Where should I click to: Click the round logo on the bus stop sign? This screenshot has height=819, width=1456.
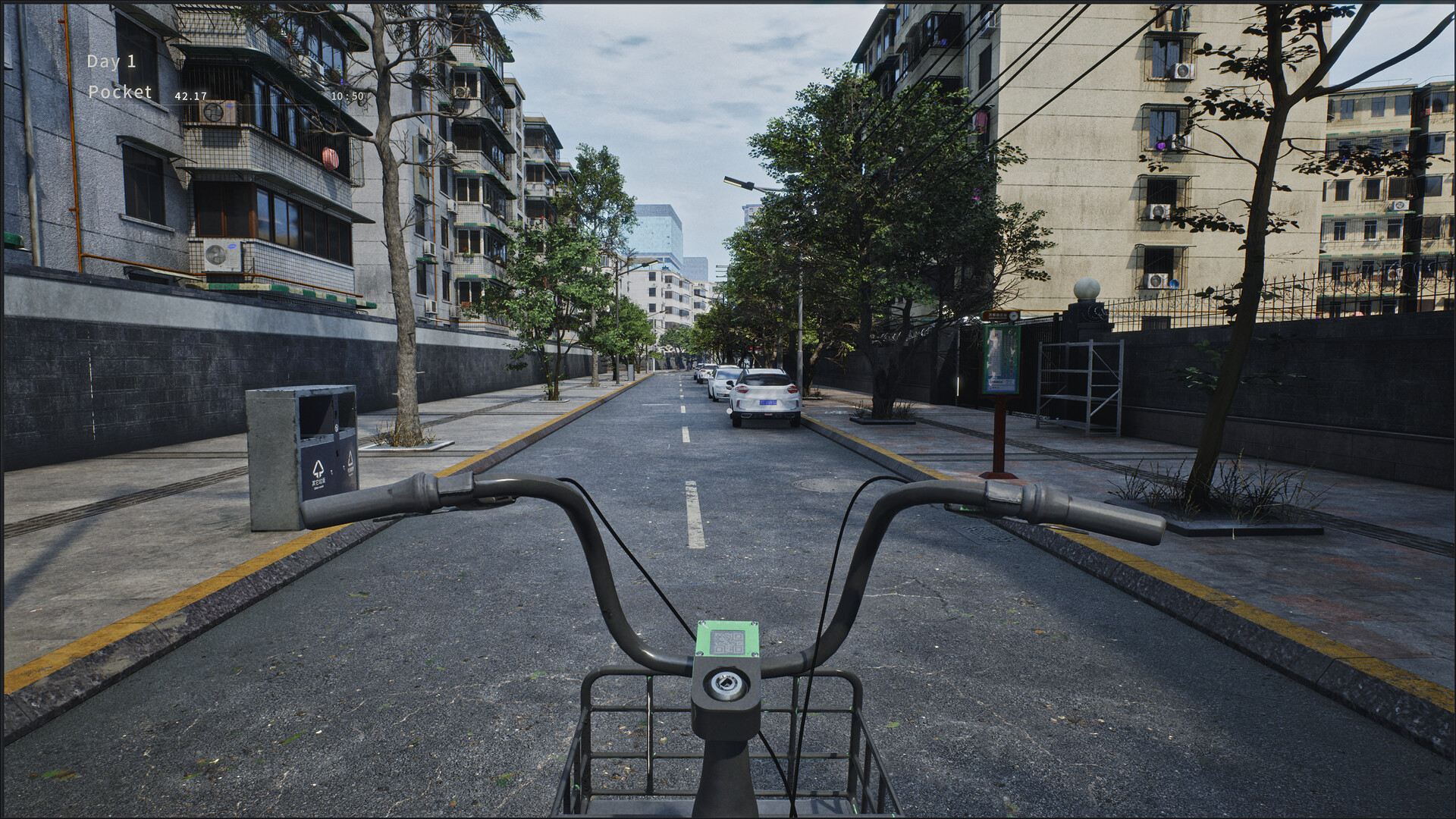(1013, 316)
